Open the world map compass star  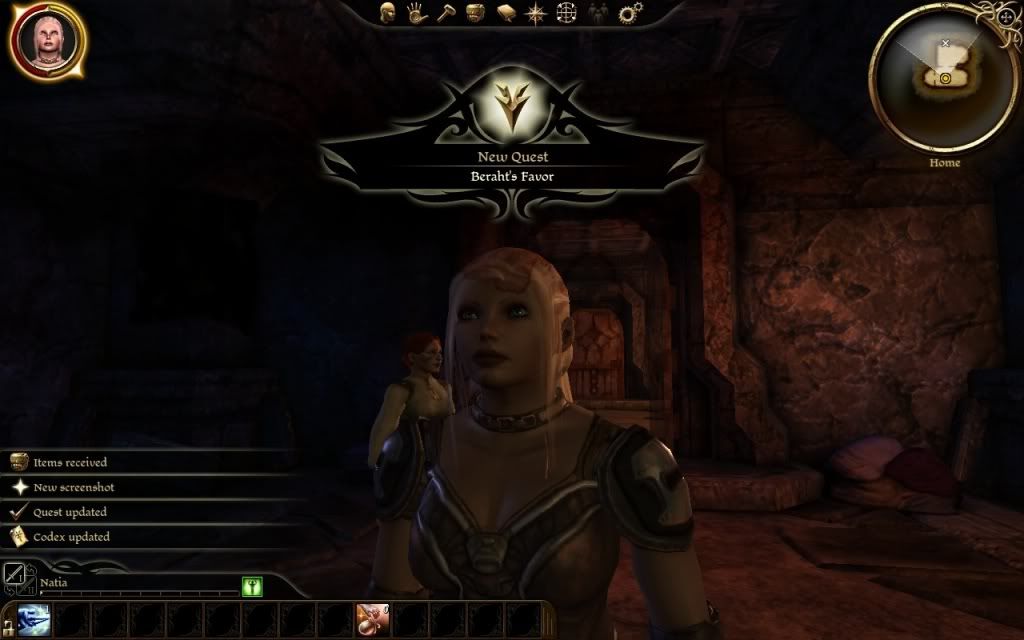click(x=537, y=13)
